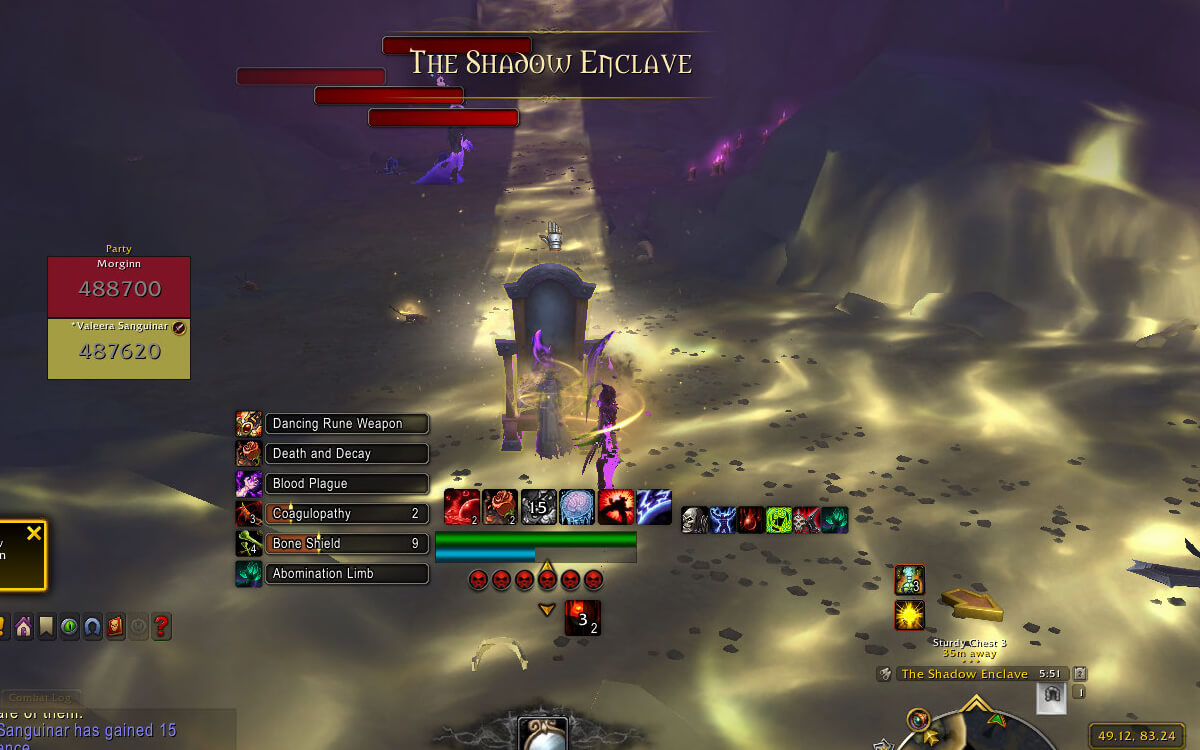Open the red question mark help button

[x=161, y=627]
